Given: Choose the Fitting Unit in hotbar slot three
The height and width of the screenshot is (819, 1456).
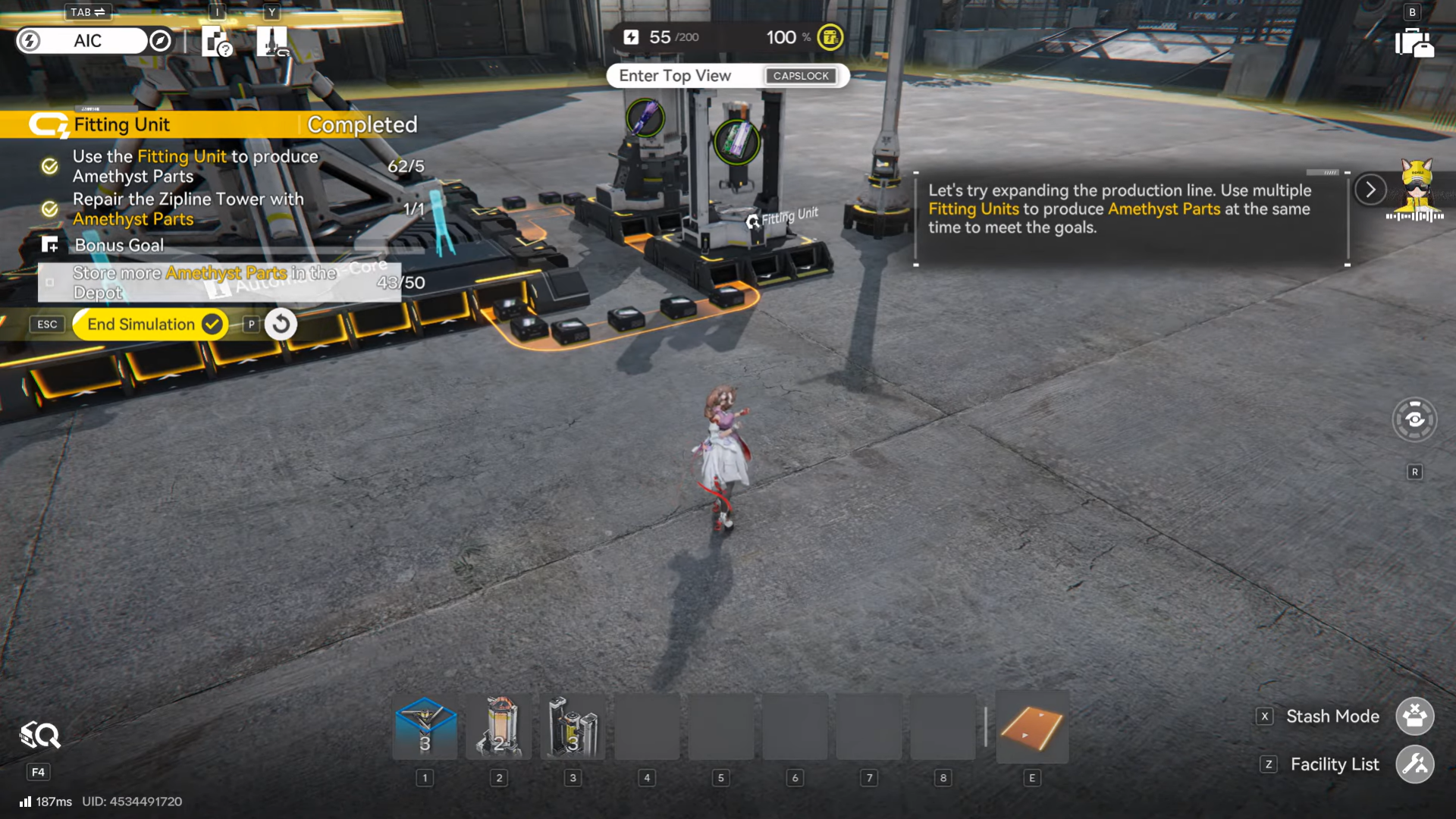Looking at the screenshot, I should point(573,727).
